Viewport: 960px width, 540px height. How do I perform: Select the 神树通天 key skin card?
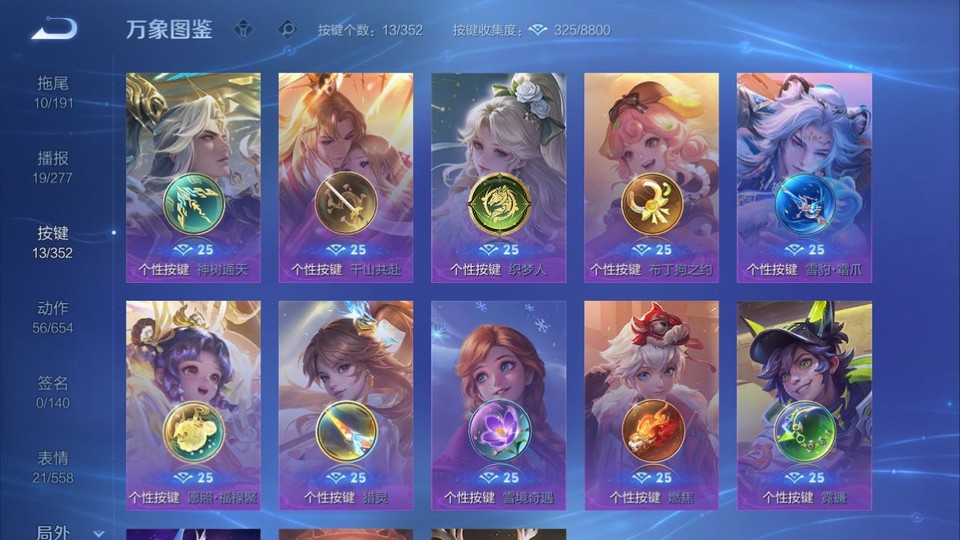[193, 177]
